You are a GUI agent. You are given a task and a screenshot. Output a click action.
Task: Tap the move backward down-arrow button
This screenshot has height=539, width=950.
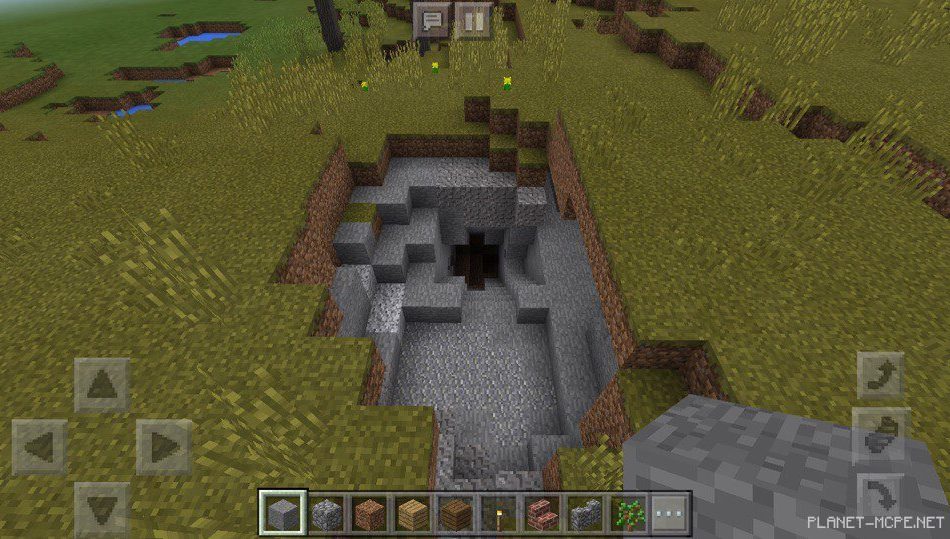(x=102, y=508)
